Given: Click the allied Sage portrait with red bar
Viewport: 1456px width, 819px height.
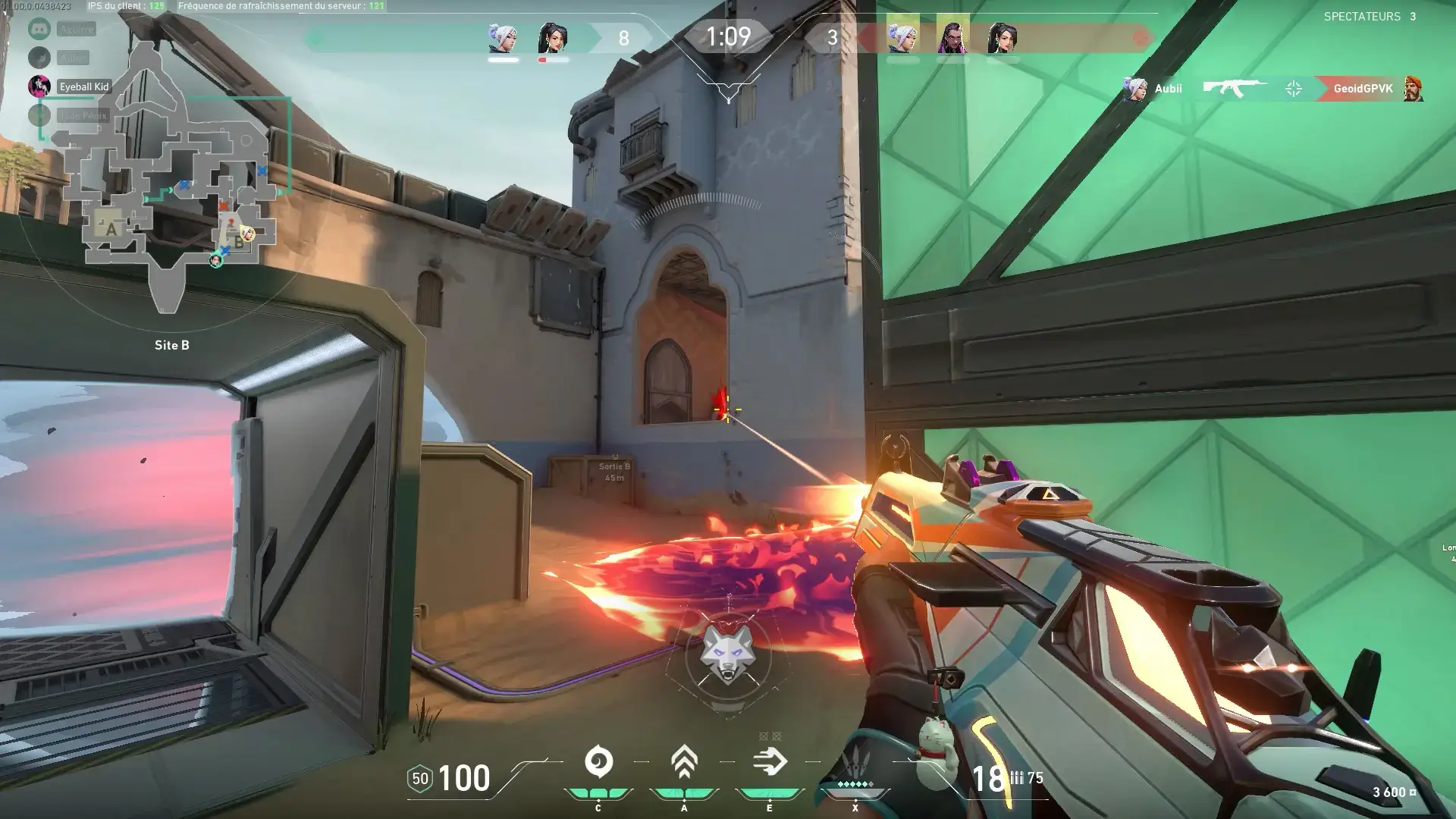Looking at the screenshot, I should coord(553,38).
